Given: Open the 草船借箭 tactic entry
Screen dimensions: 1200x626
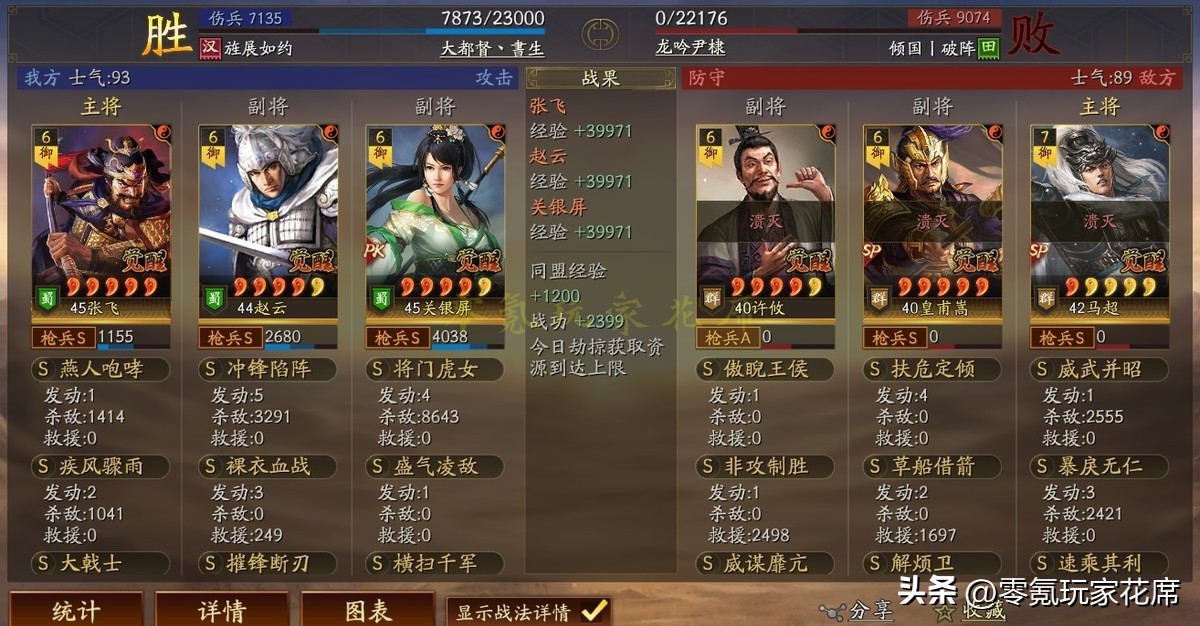Looking at the screenshot, I should [x=932, y=467].
